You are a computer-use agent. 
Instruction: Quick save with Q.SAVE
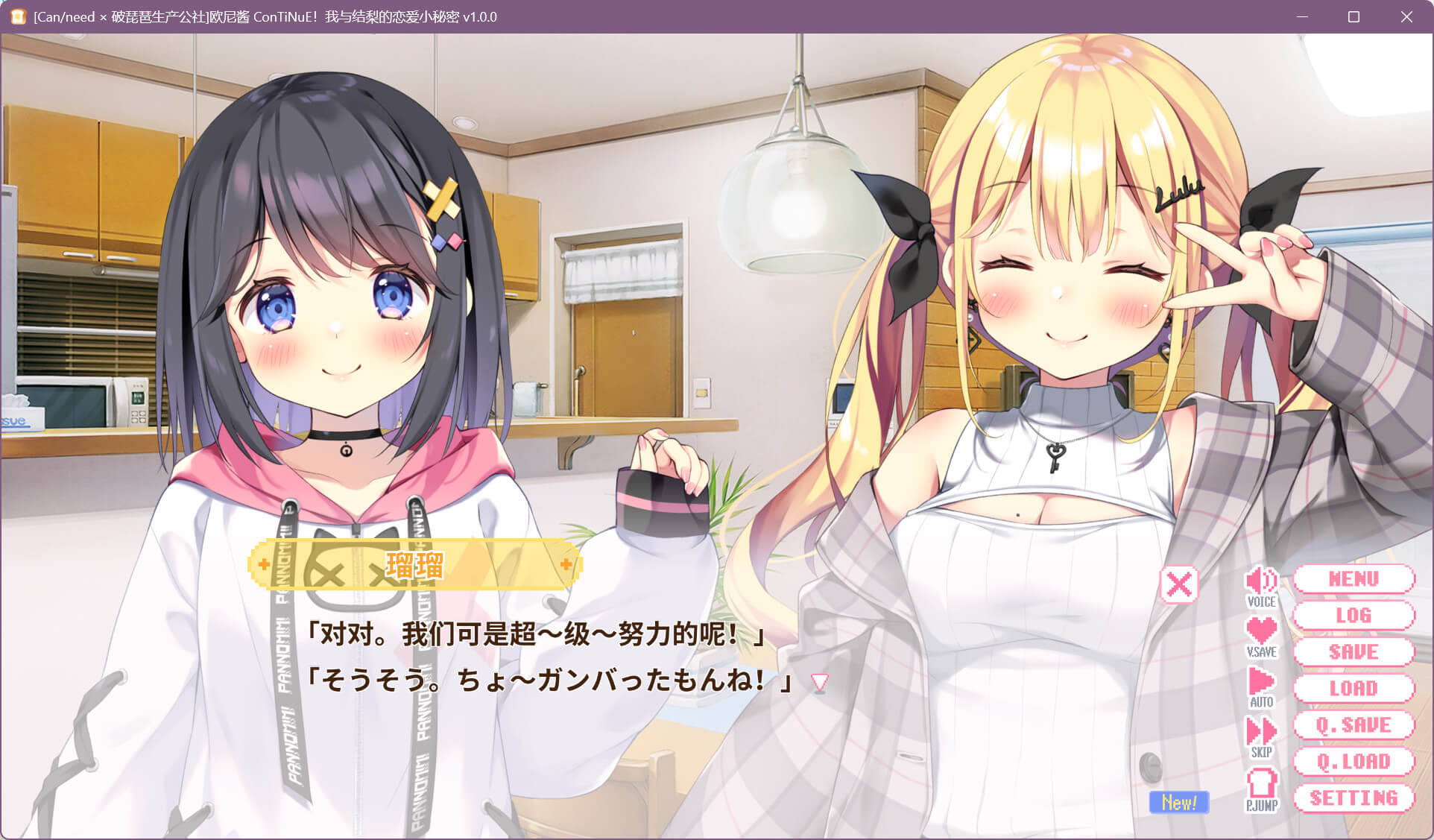click(1354, 725)
